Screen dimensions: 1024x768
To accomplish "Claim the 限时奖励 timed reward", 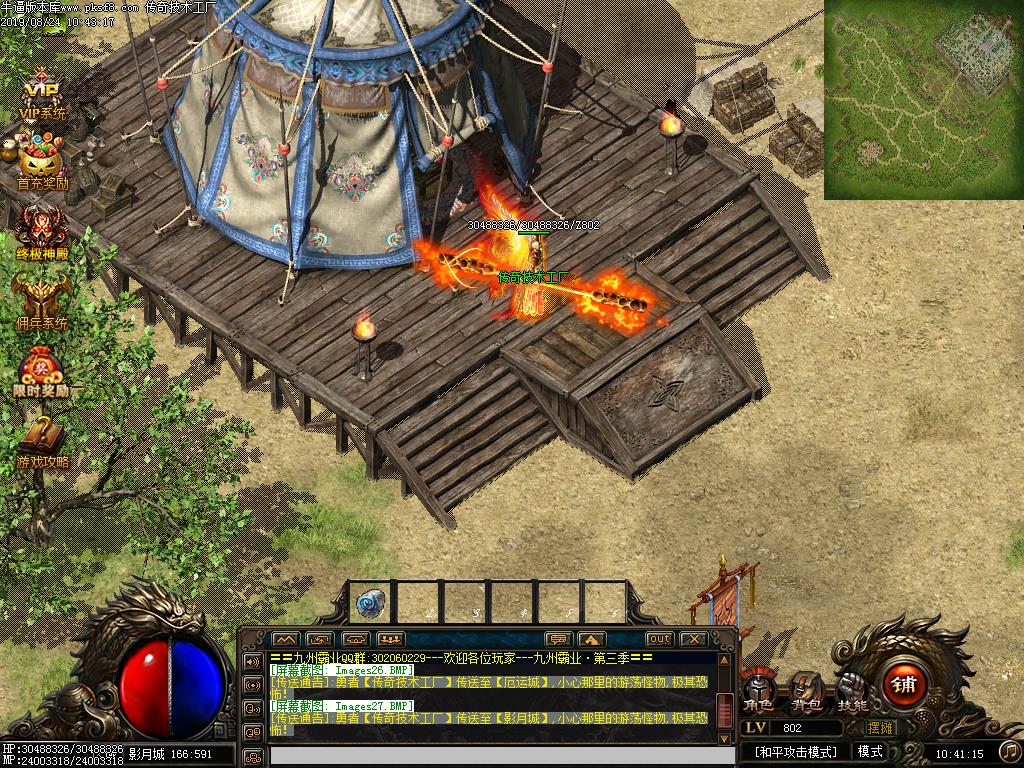I will pos(42,372).
